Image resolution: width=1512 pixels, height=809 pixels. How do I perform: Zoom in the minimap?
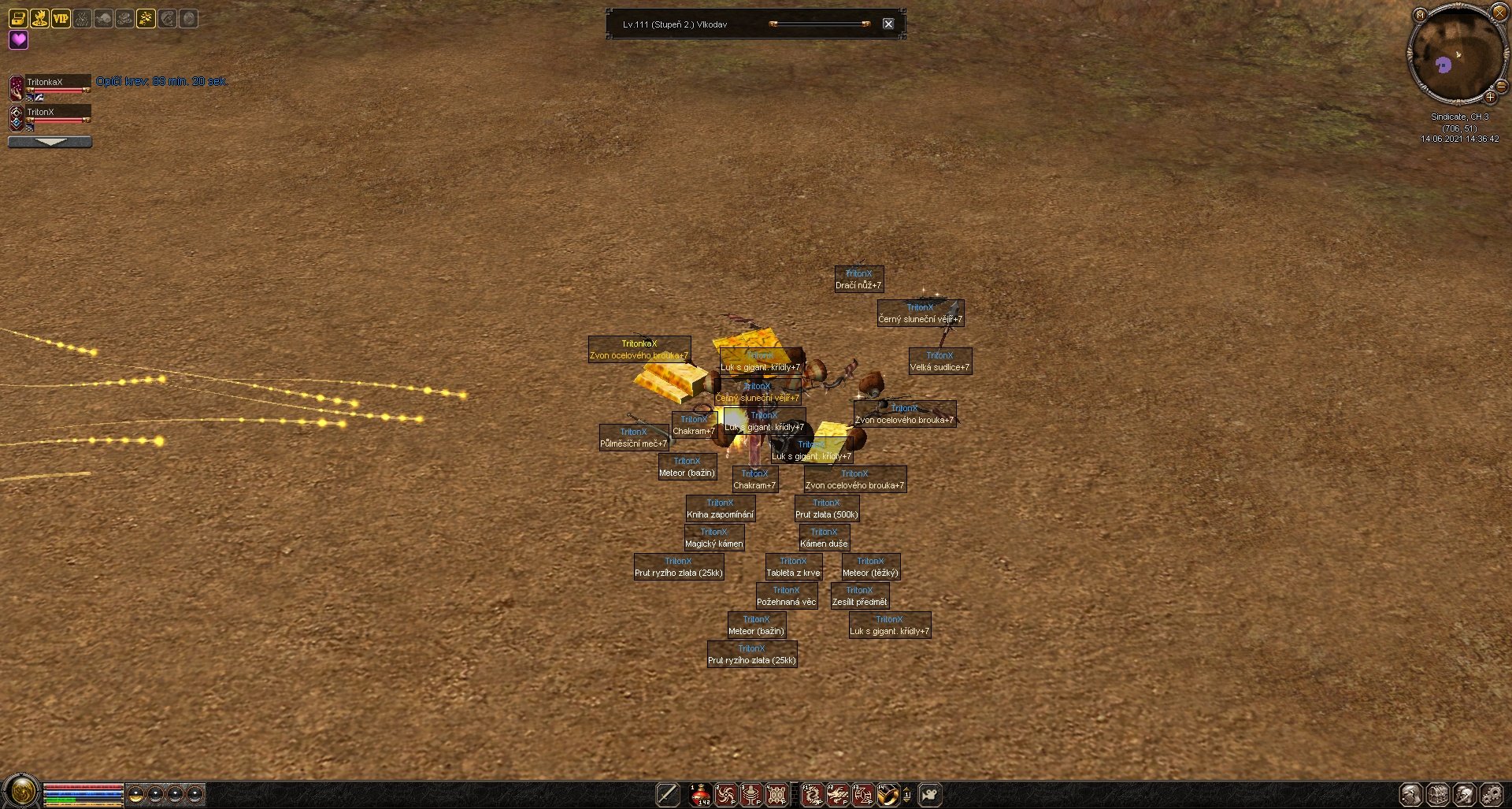coord(1490,98)
